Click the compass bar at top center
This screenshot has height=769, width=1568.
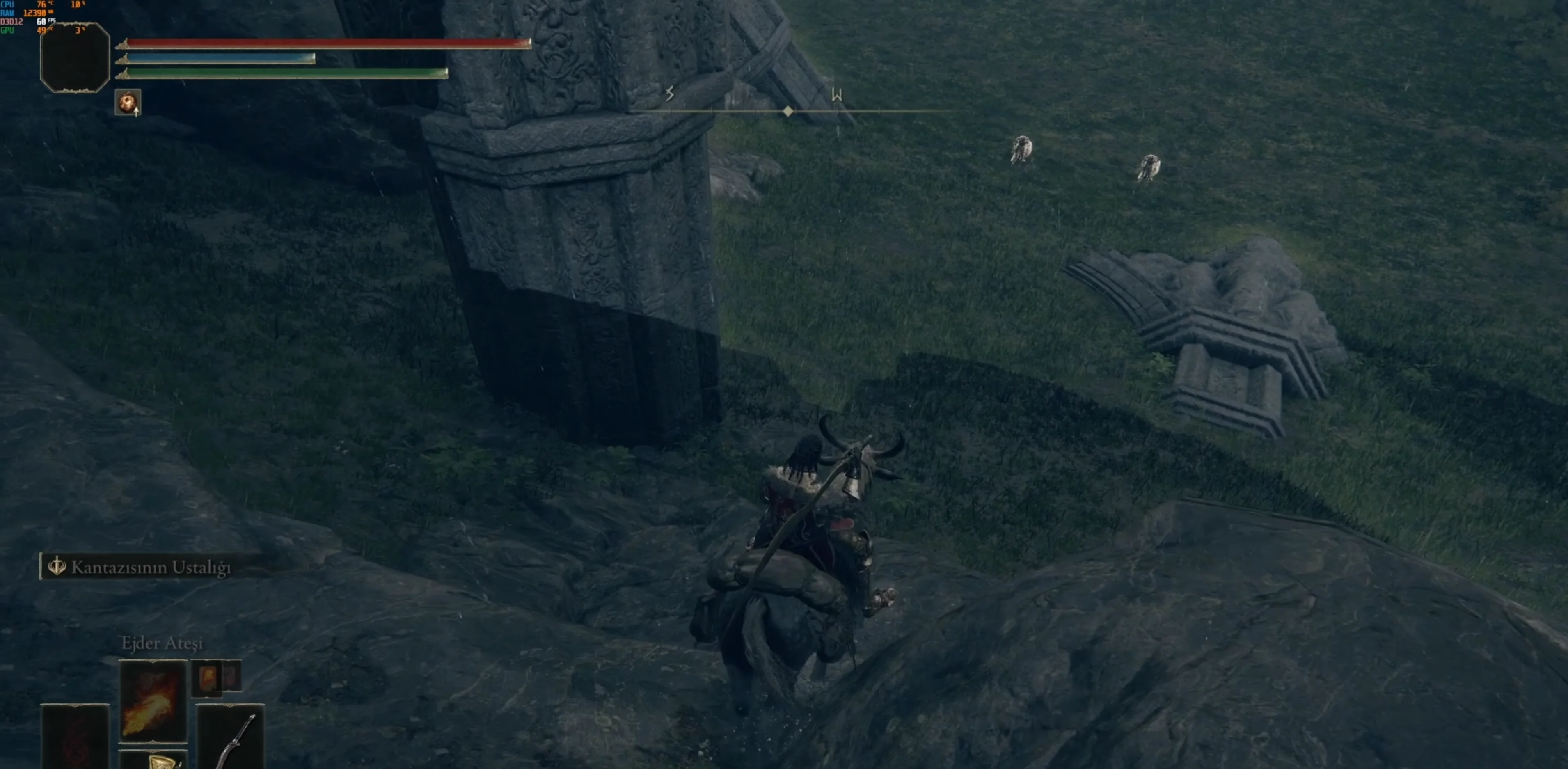[787, 111]
